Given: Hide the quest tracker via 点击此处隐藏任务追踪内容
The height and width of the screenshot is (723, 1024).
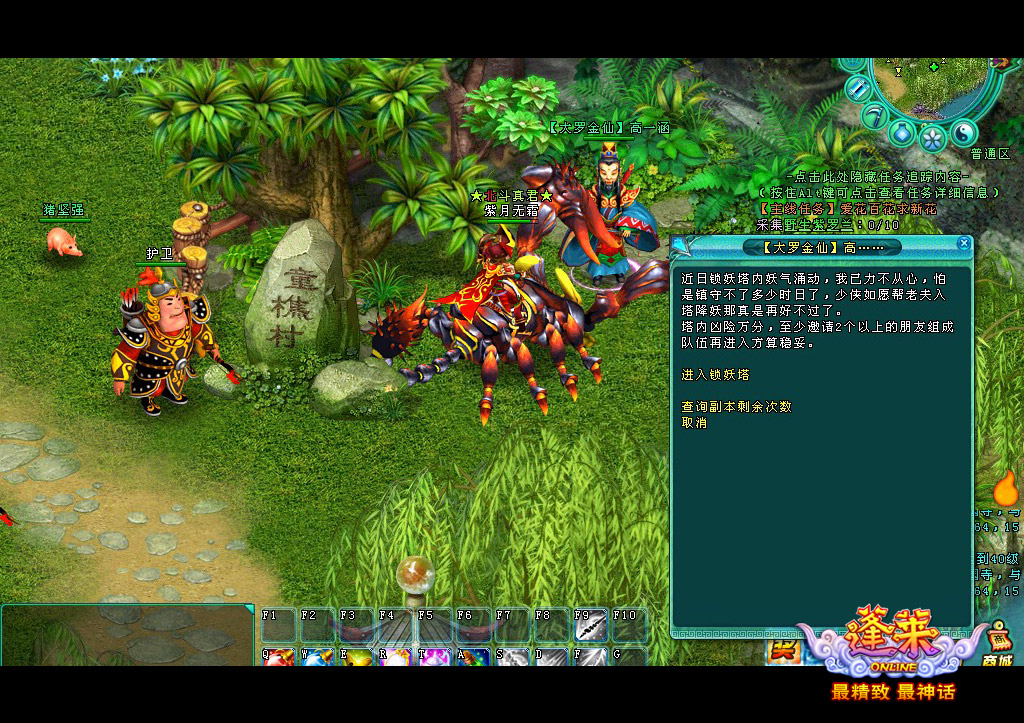Looking at the screenshot, I should [864, 177].
